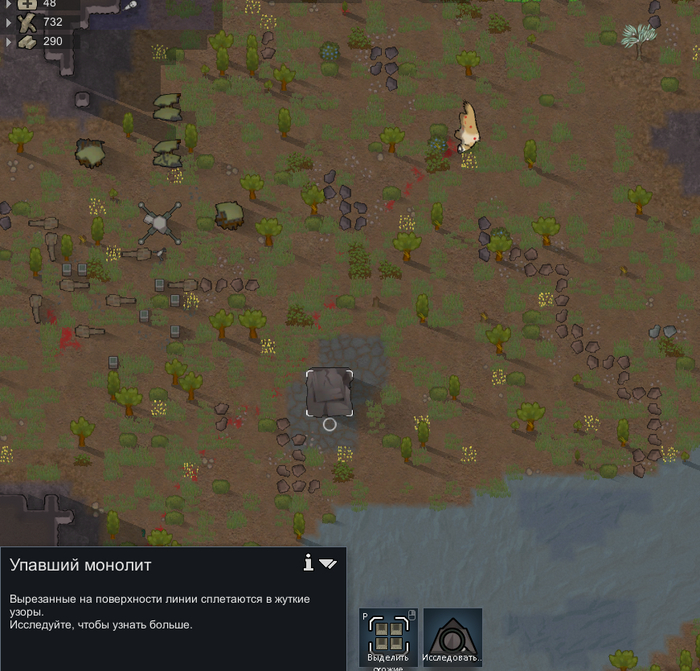Expand the wood resource category arrow
This screenshot has width=700, height=671.
[x=10, y=22]
